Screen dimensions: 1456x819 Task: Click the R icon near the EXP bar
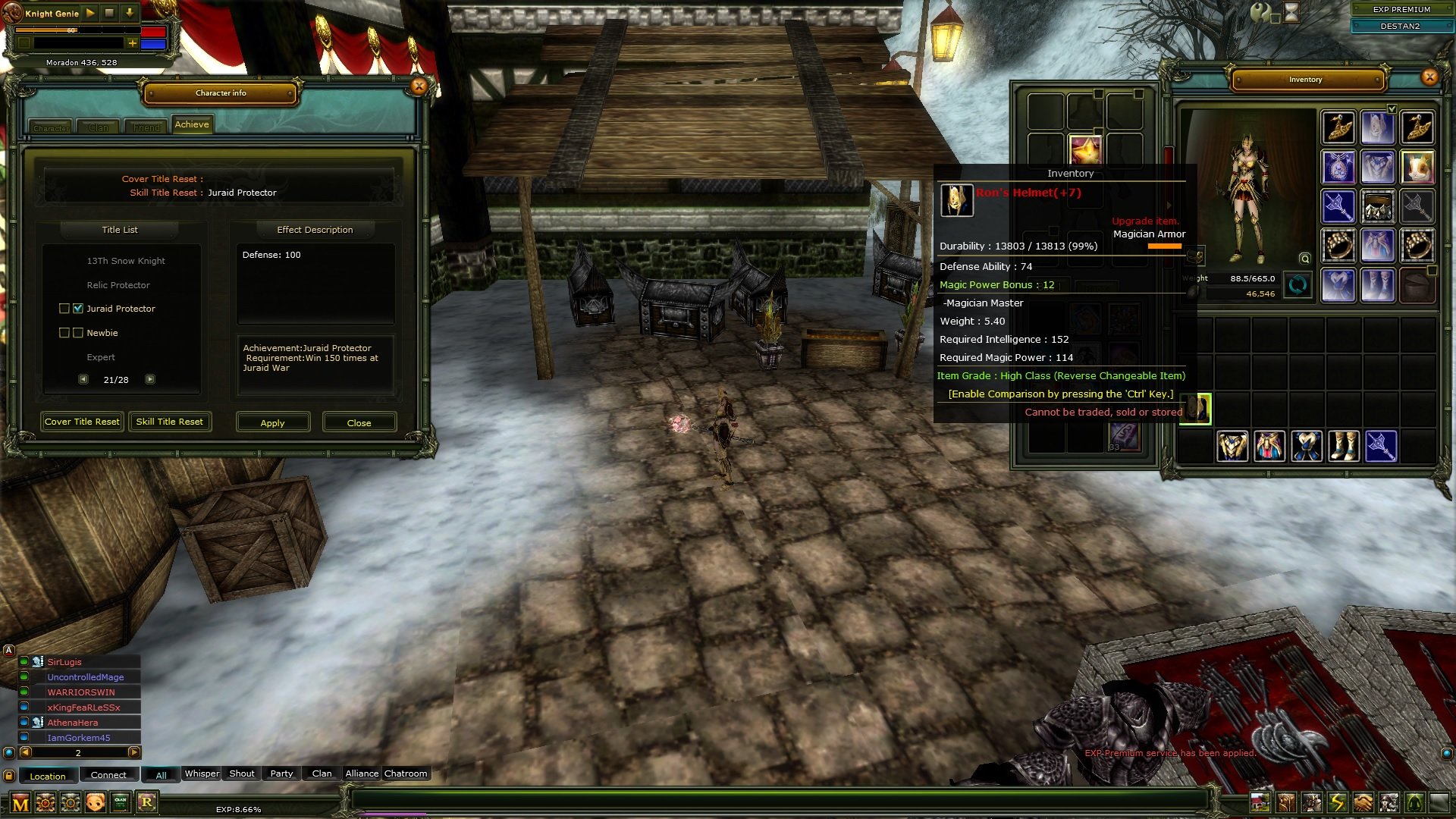pos(146,802)
